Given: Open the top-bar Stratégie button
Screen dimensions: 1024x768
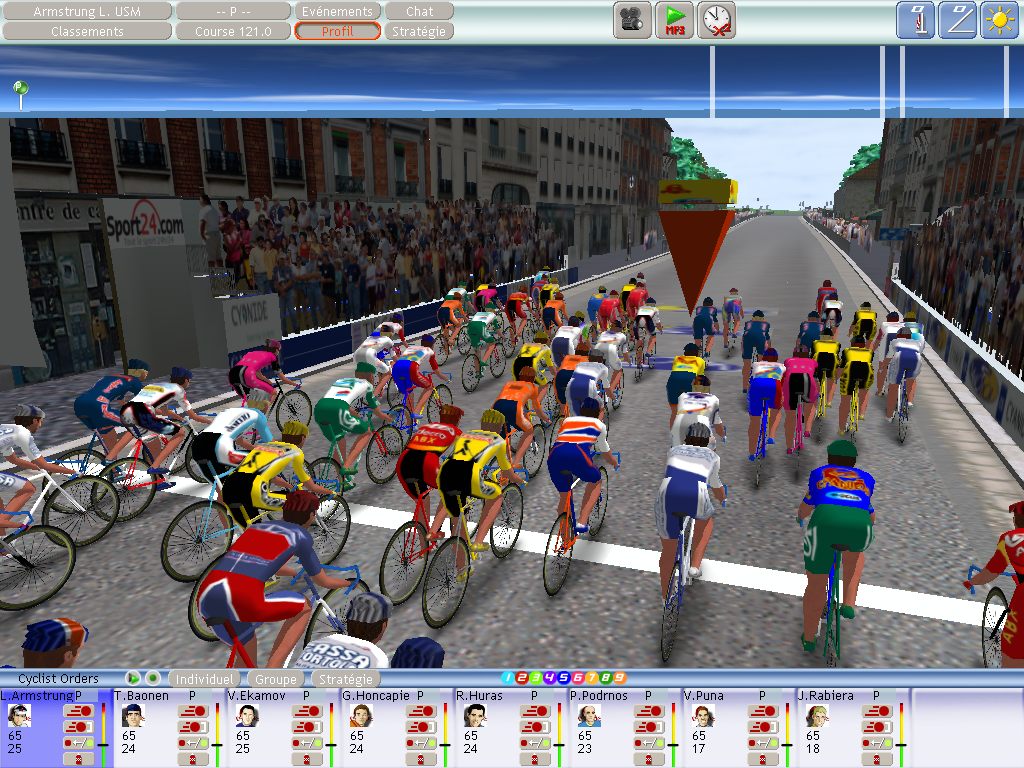Looking at the screenshot, I should coord(420,31).
